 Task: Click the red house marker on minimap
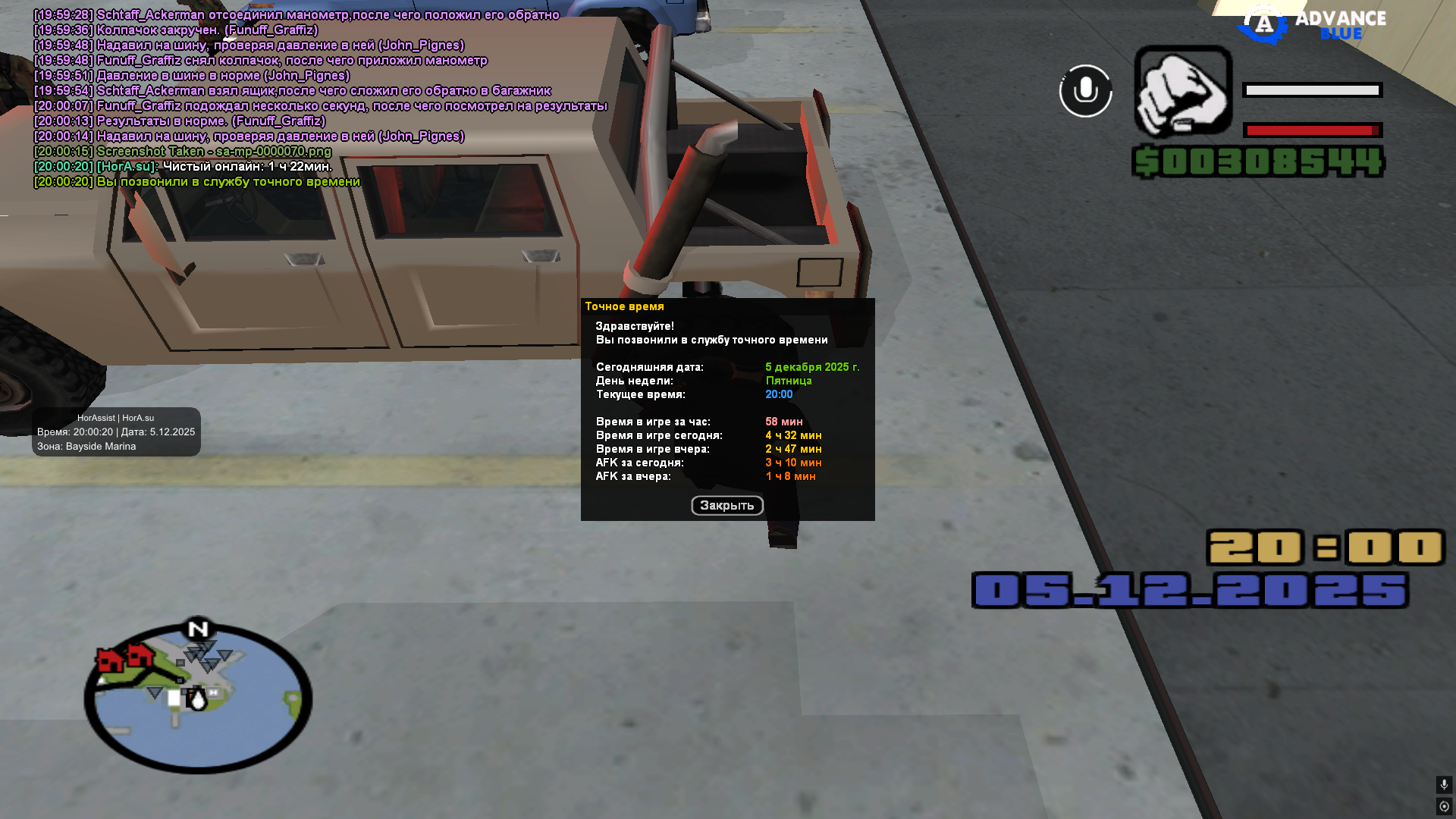[110, 659]
